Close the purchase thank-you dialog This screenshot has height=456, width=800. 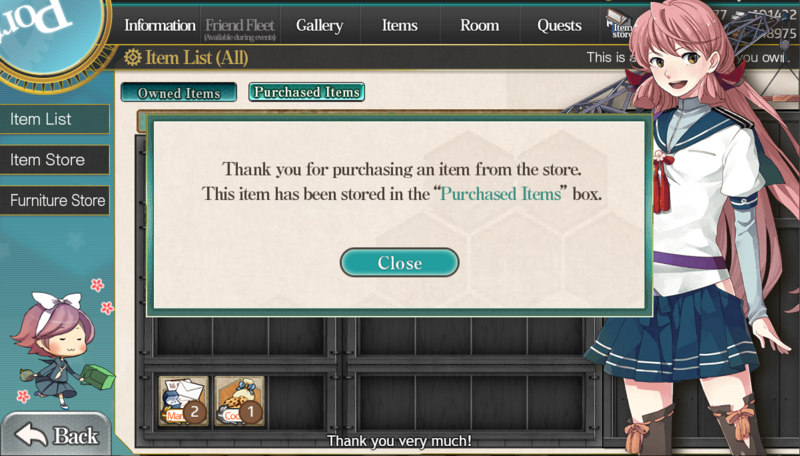399,263
